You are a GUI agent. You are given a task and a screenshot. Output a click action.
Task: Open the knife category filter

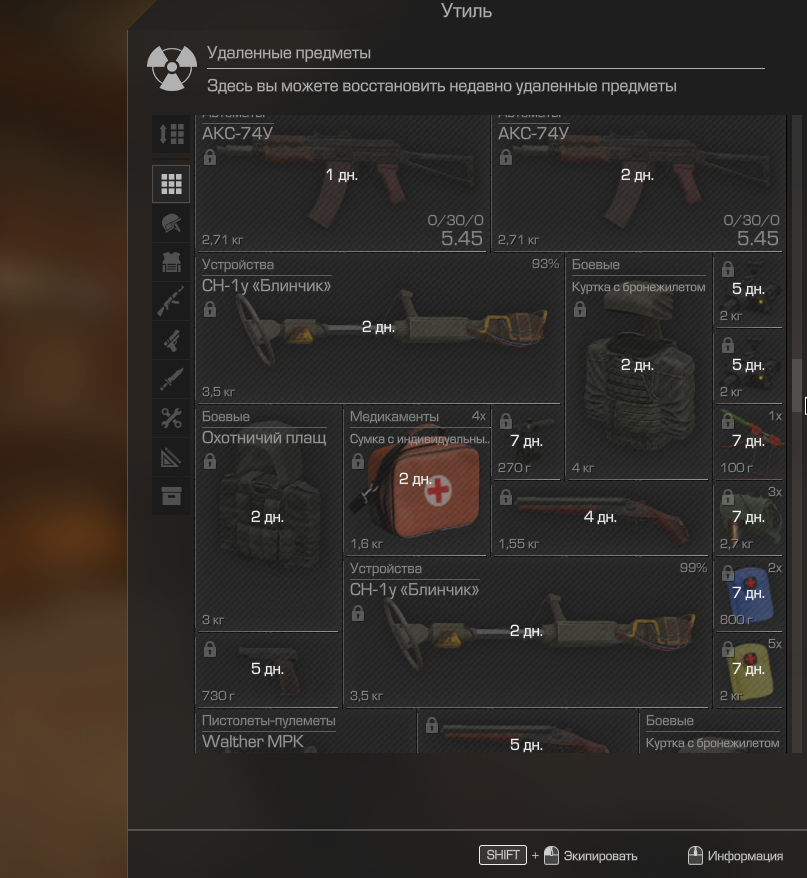171,379
